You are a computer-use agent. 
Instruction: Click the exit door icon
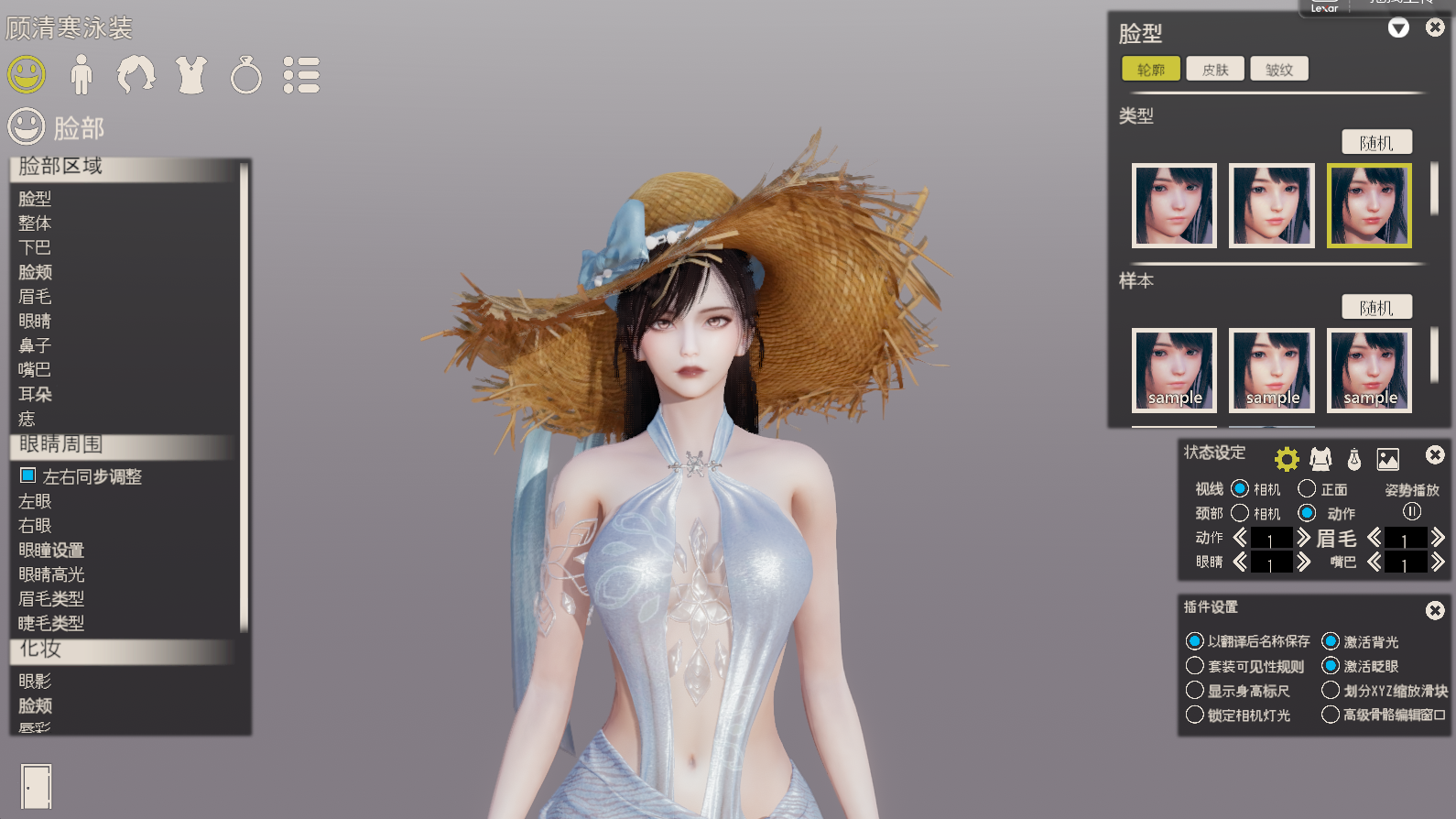point(37,787)
